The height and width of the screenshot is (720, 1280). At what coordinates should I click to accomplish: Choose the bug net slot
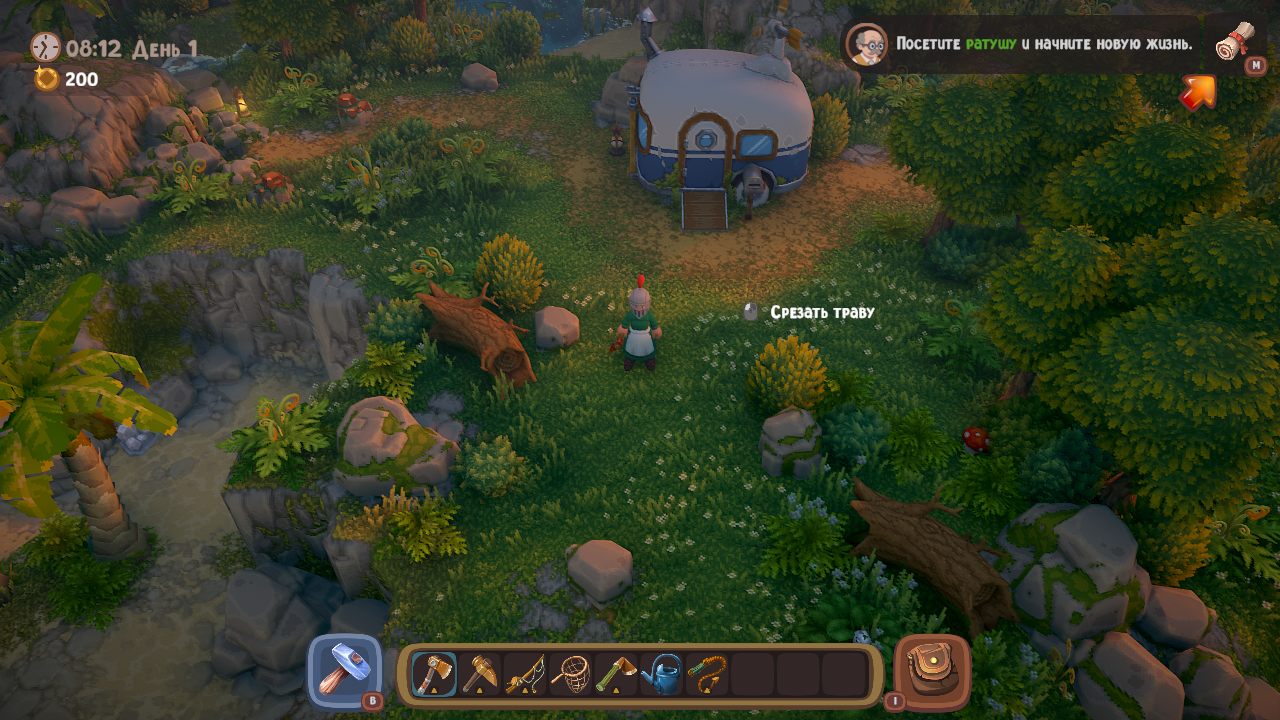(571, 675)
